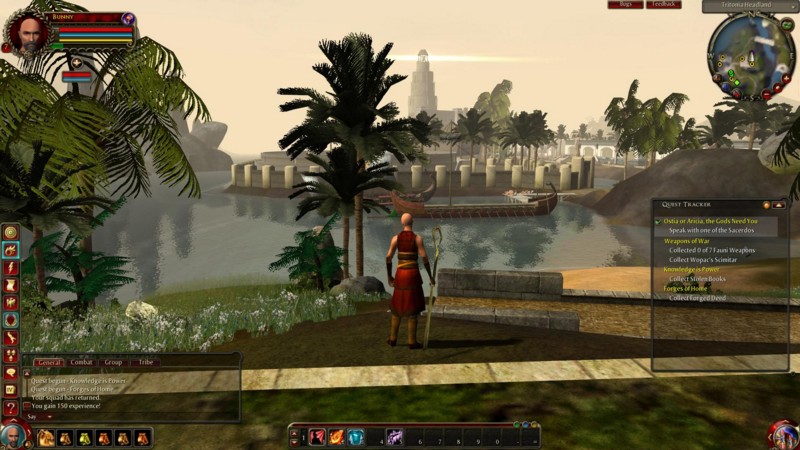The width and height of the screenshot is (800, 450).
Task: Switch to the Tribe chat tab
Action: pyautogui.click(x=146, y=362)
